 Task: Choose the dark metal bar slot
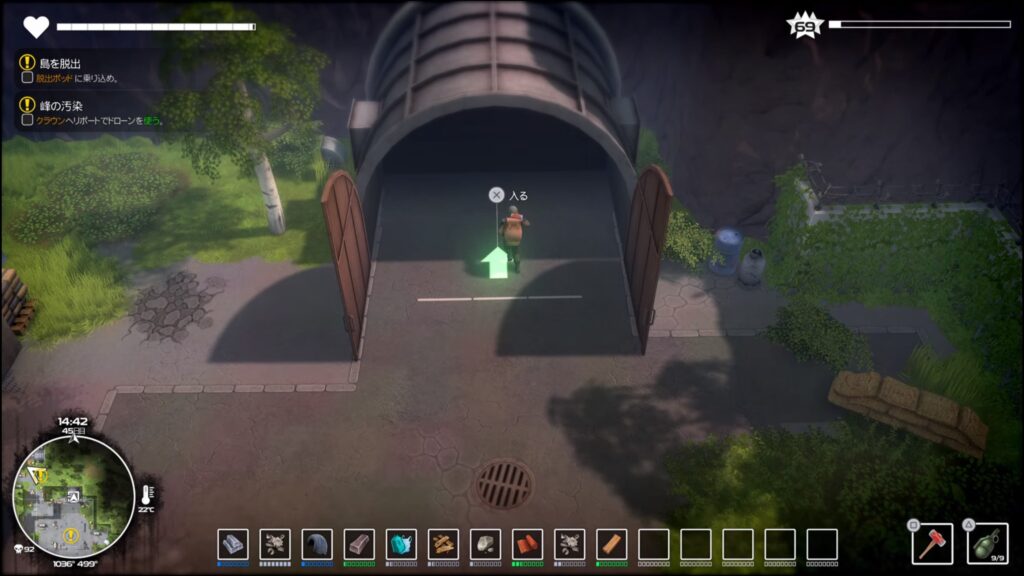359,544
